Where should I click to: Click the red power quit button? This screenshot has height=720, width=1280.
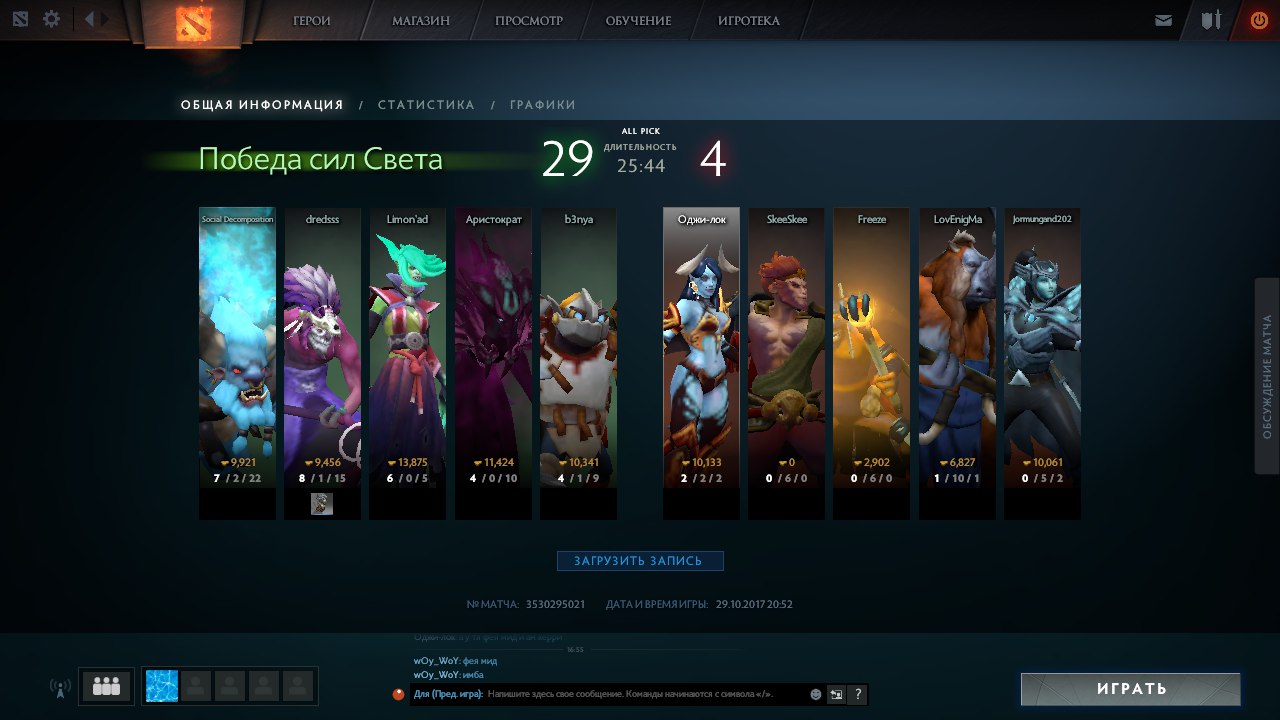pyautogui.click(x=1259, y=20)
